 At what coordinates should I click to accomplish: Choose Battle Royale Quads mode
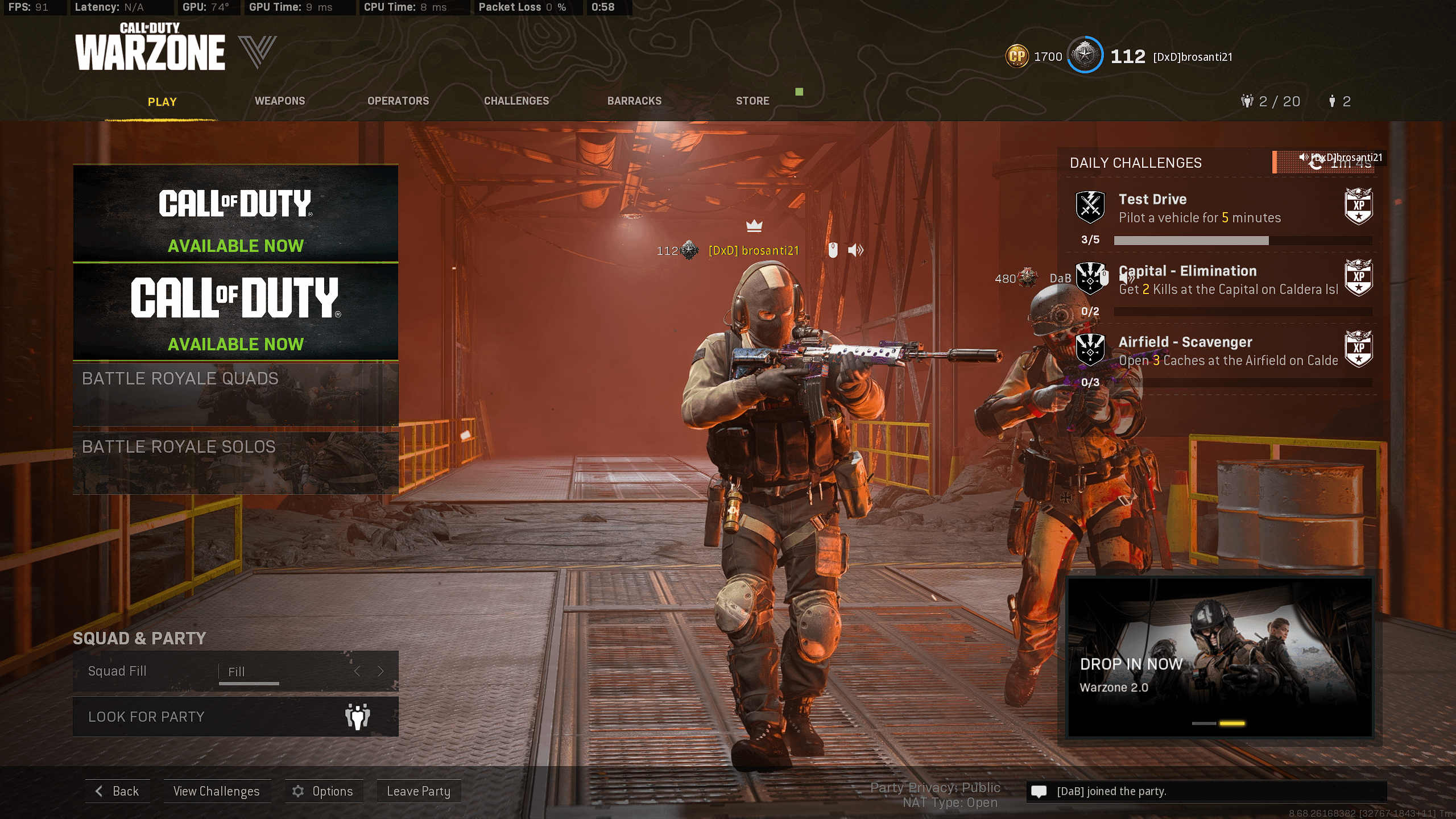235,394
